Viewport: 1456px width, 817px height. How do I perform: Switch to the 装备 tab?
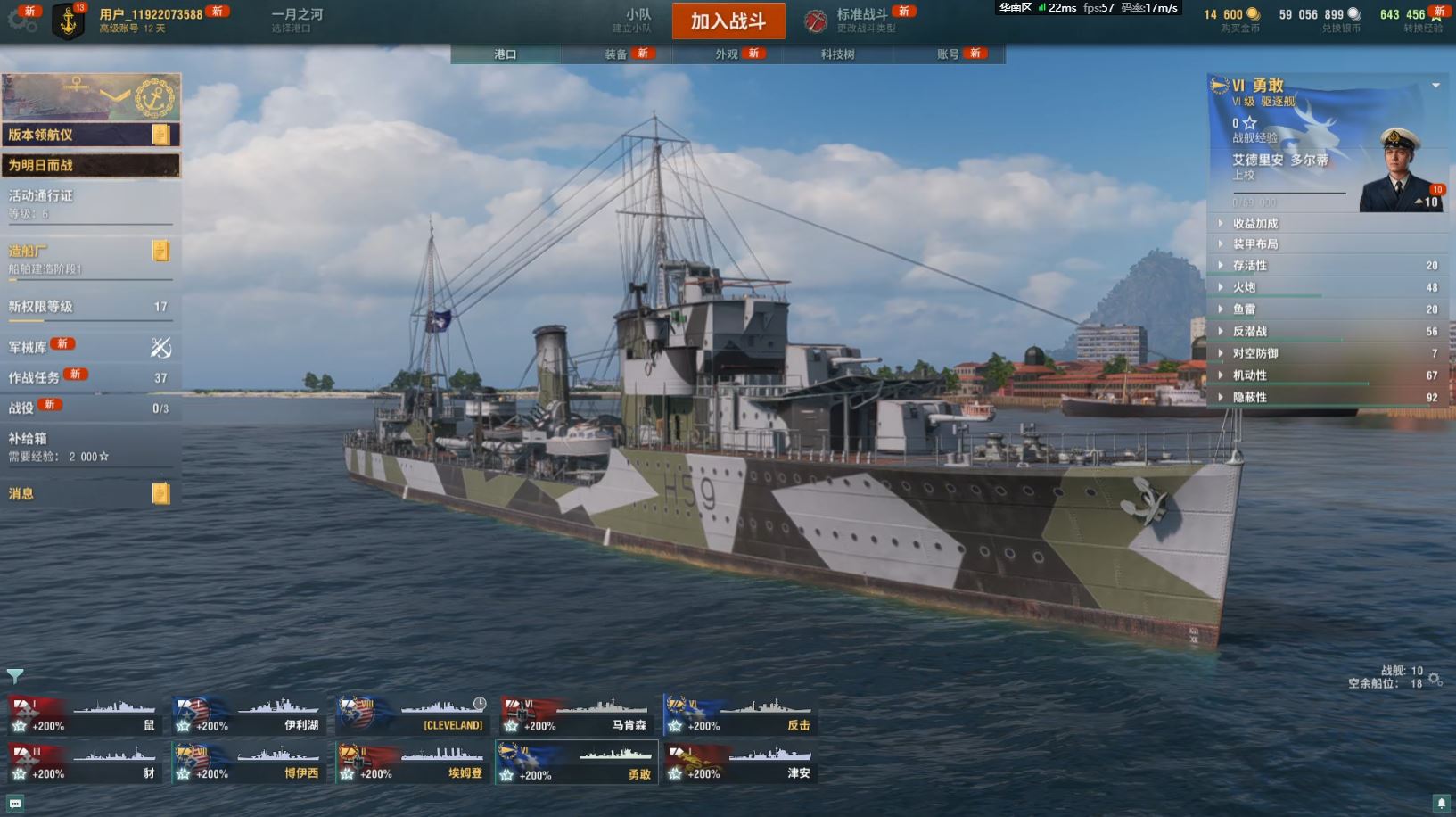(x=616, y=54)
